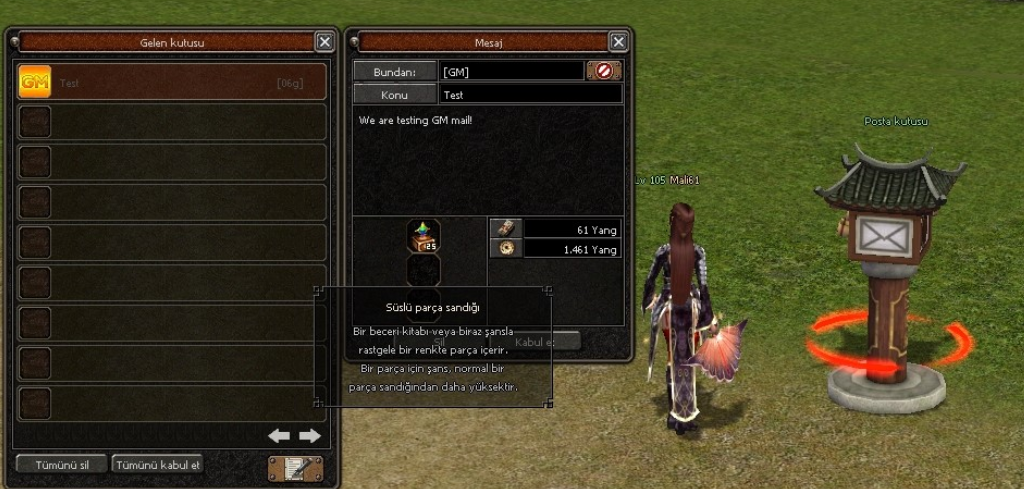Go to previous inbox page arrow
The height and width of the screenshot is (489, 1024).
pyautogui.click(x=279, y=436)
